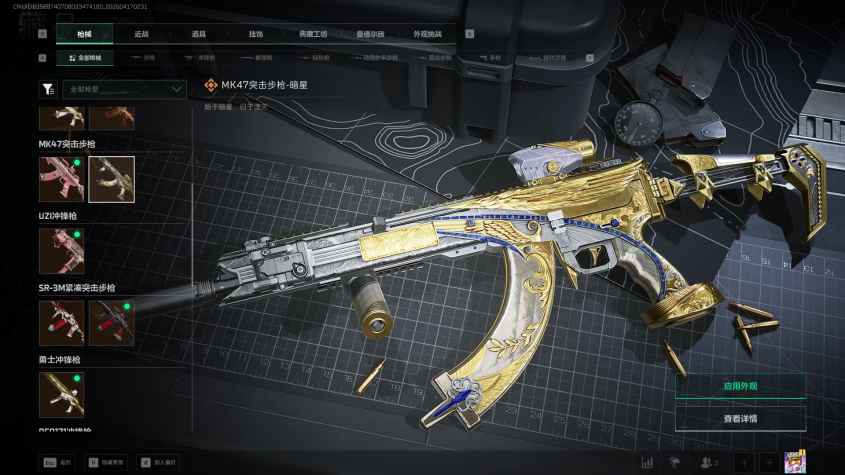Select the pink UZI submachine gun skin
Screen dimensions: 845x475
pyautogui.click(x=62, y=251)
